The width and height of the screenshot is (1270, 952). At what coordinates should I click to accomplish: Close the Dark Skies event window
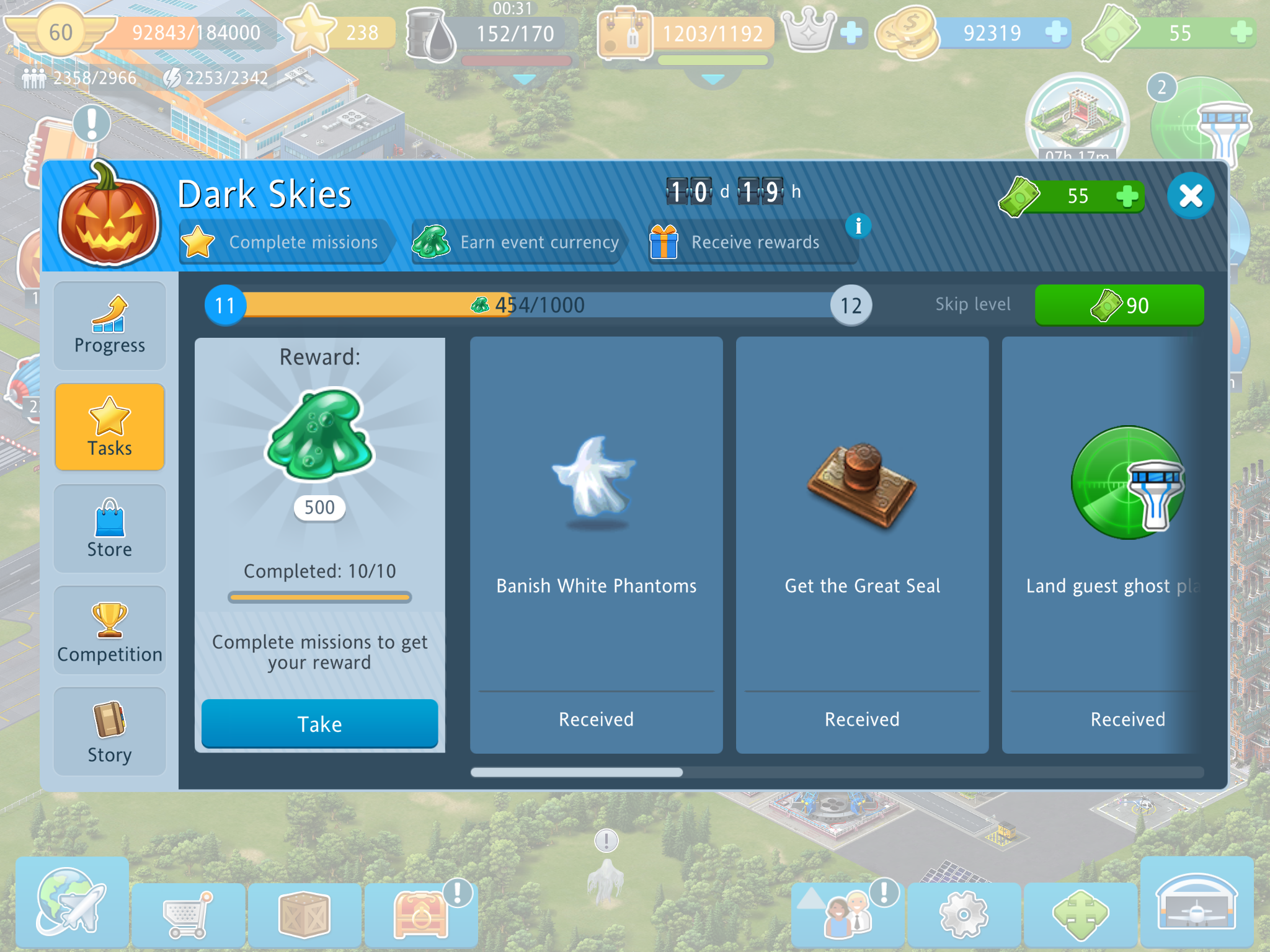1190,196
